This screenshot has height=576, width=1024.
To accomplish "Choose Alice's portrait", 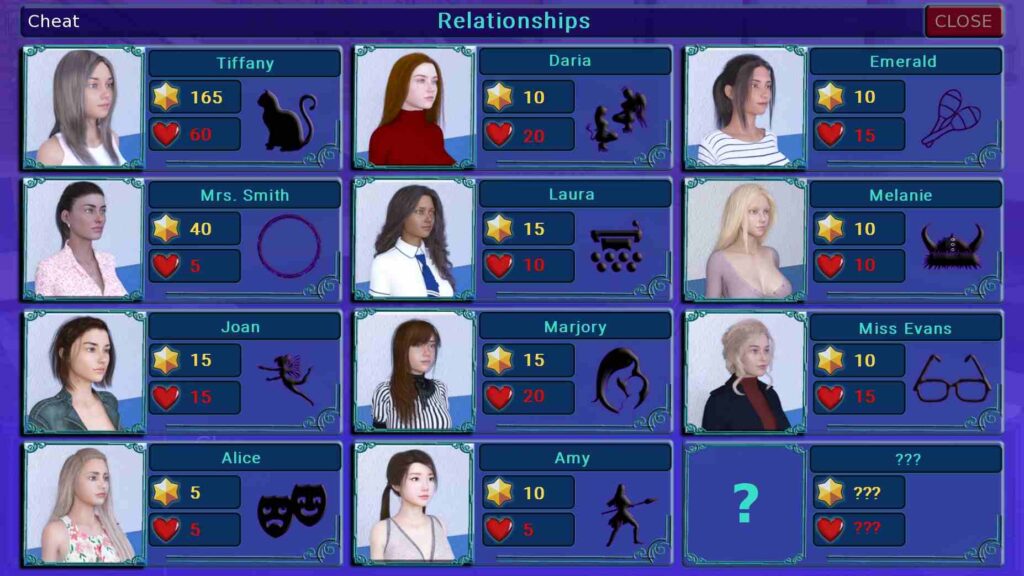I will (x=84, y=503).
